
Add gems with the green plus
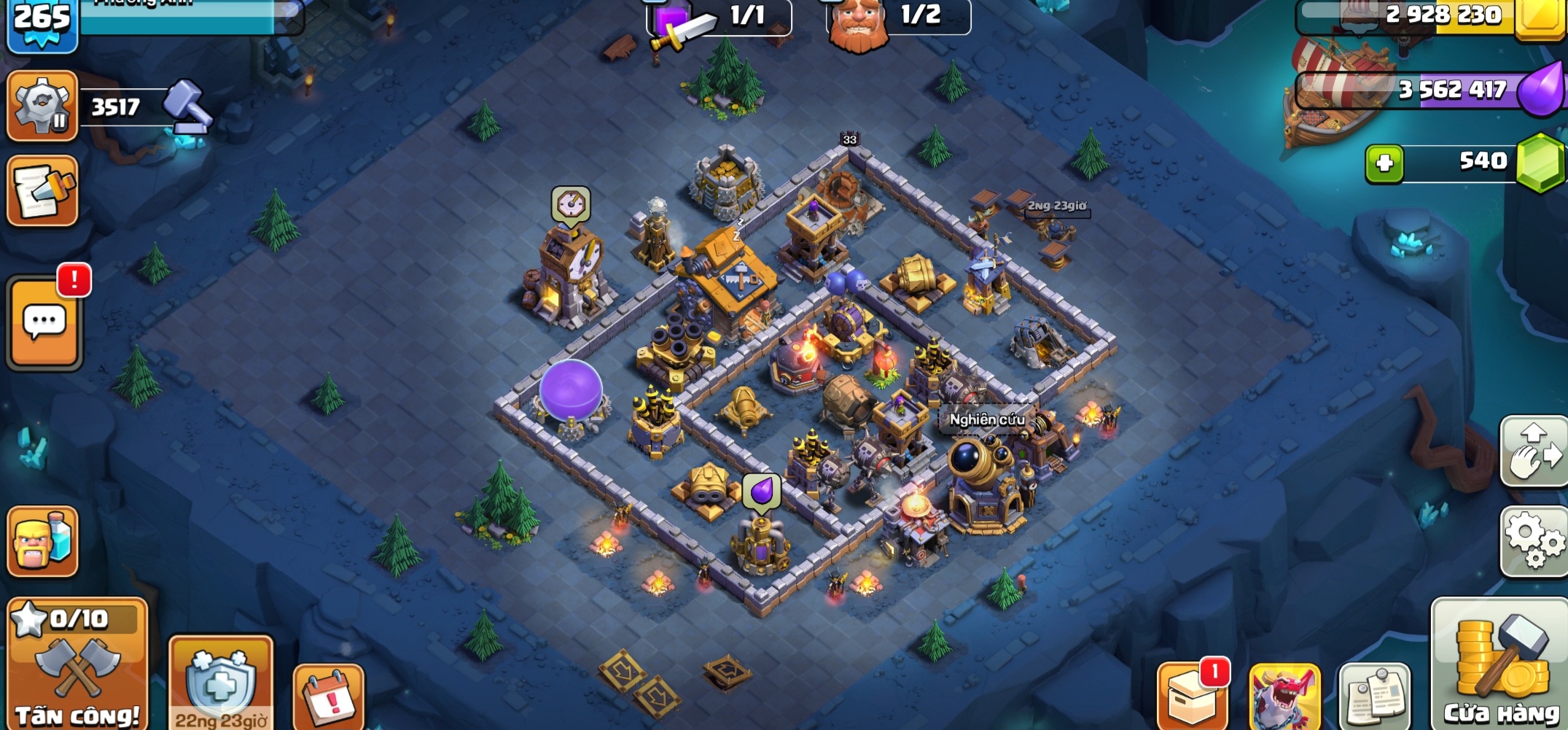(1384, 163)
